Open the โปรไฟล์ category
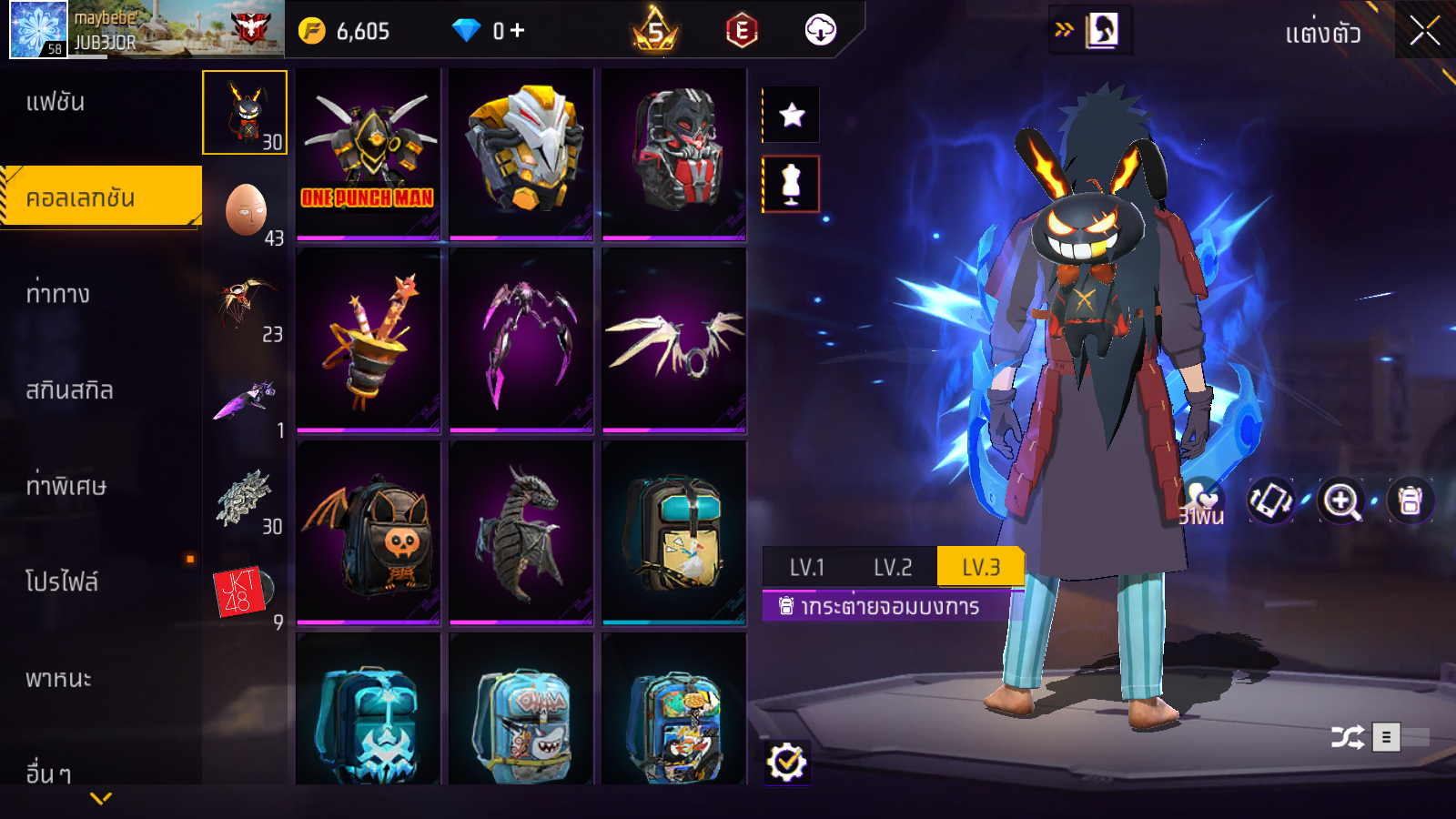Screen dimensions: 1456x819 tap(62, 582)
